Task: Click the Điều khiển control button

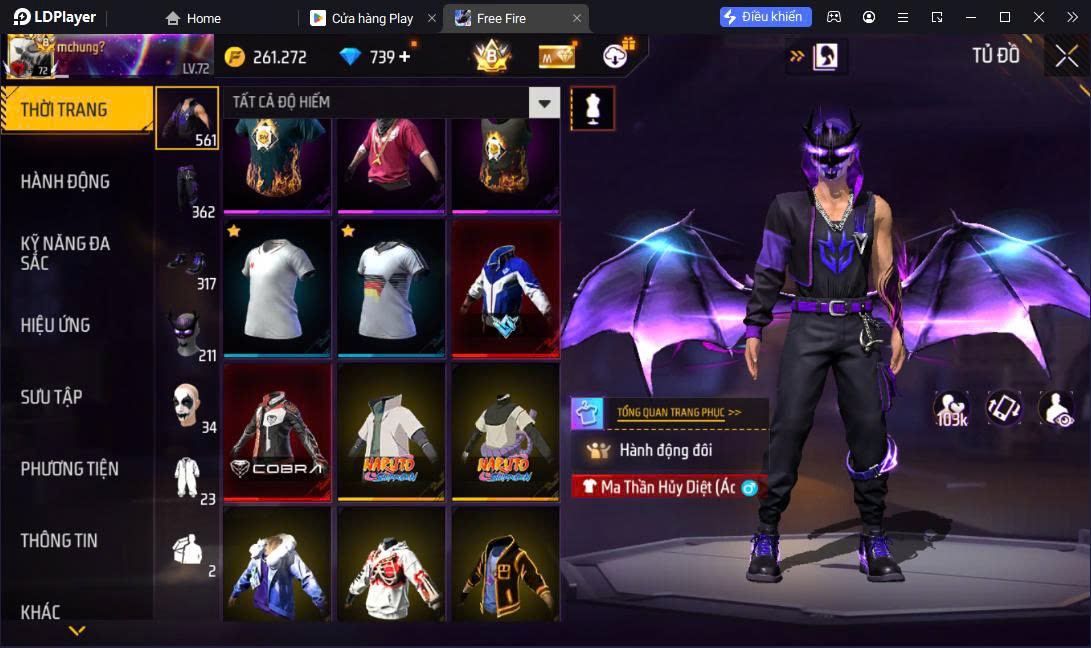Action: click(x=765, y=17)
